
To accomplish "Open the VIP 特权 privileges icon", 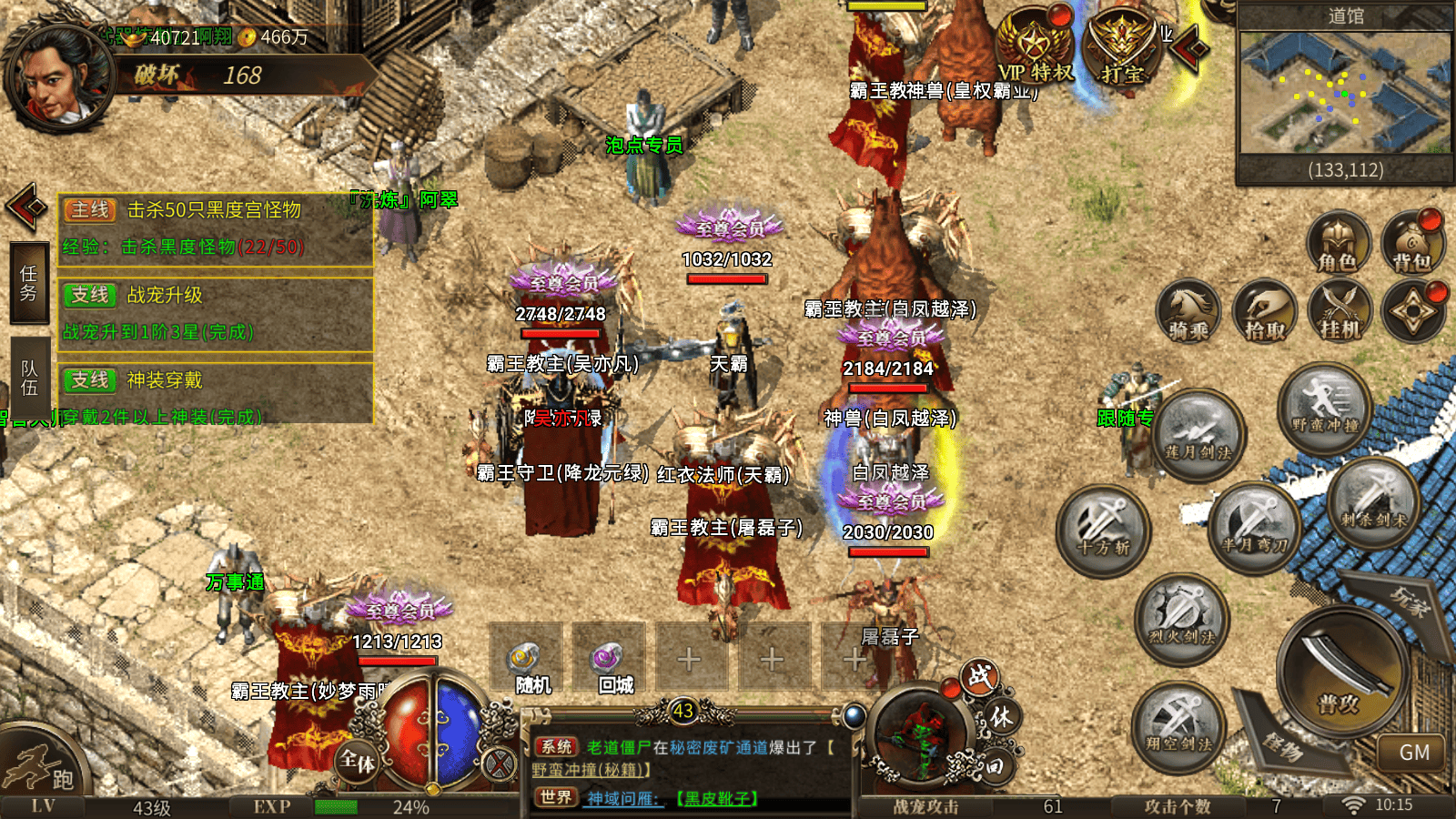I will coord(1036,47).
